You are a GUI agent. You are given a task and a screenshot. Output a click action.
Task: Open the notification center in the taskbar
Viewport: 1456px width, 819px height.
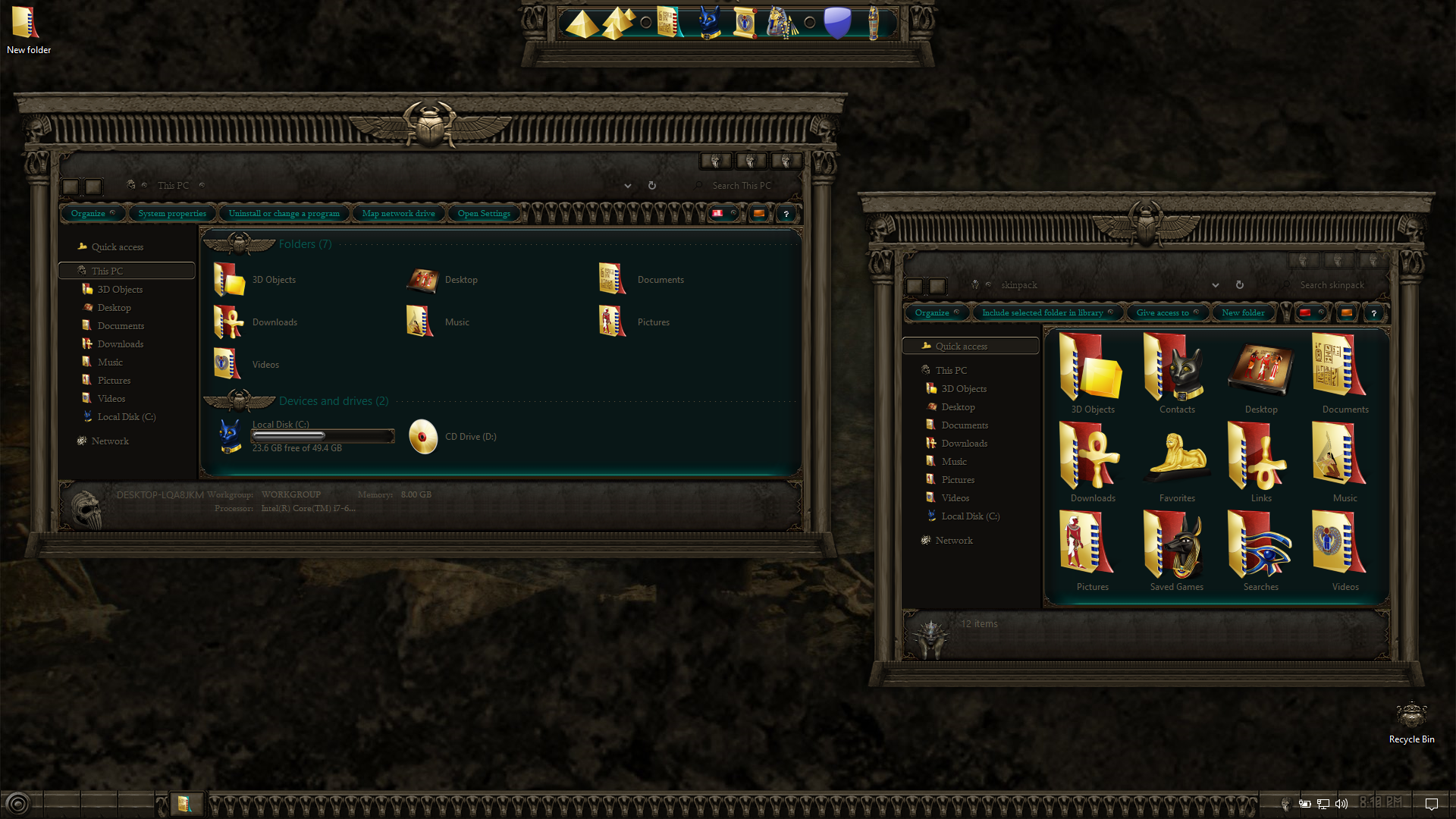1432,804
